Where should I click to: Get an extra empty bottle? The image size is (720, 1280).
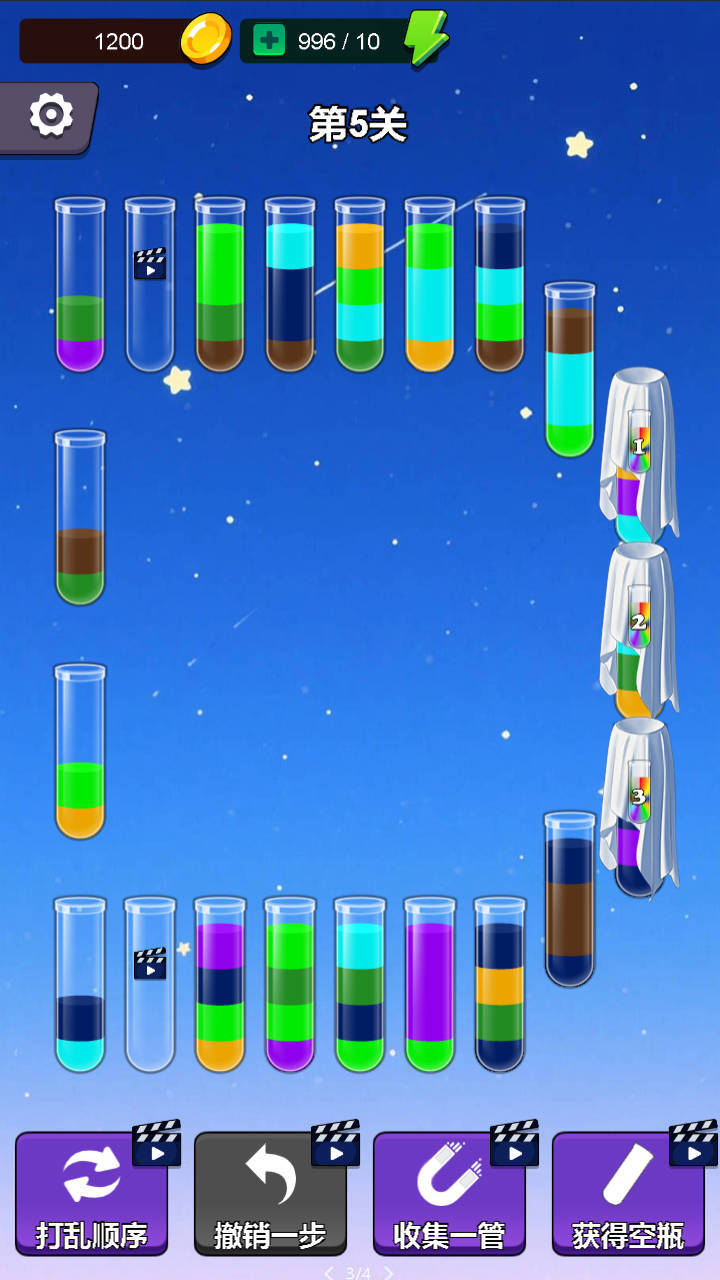pyautogui.click(x=628, y=1193)
